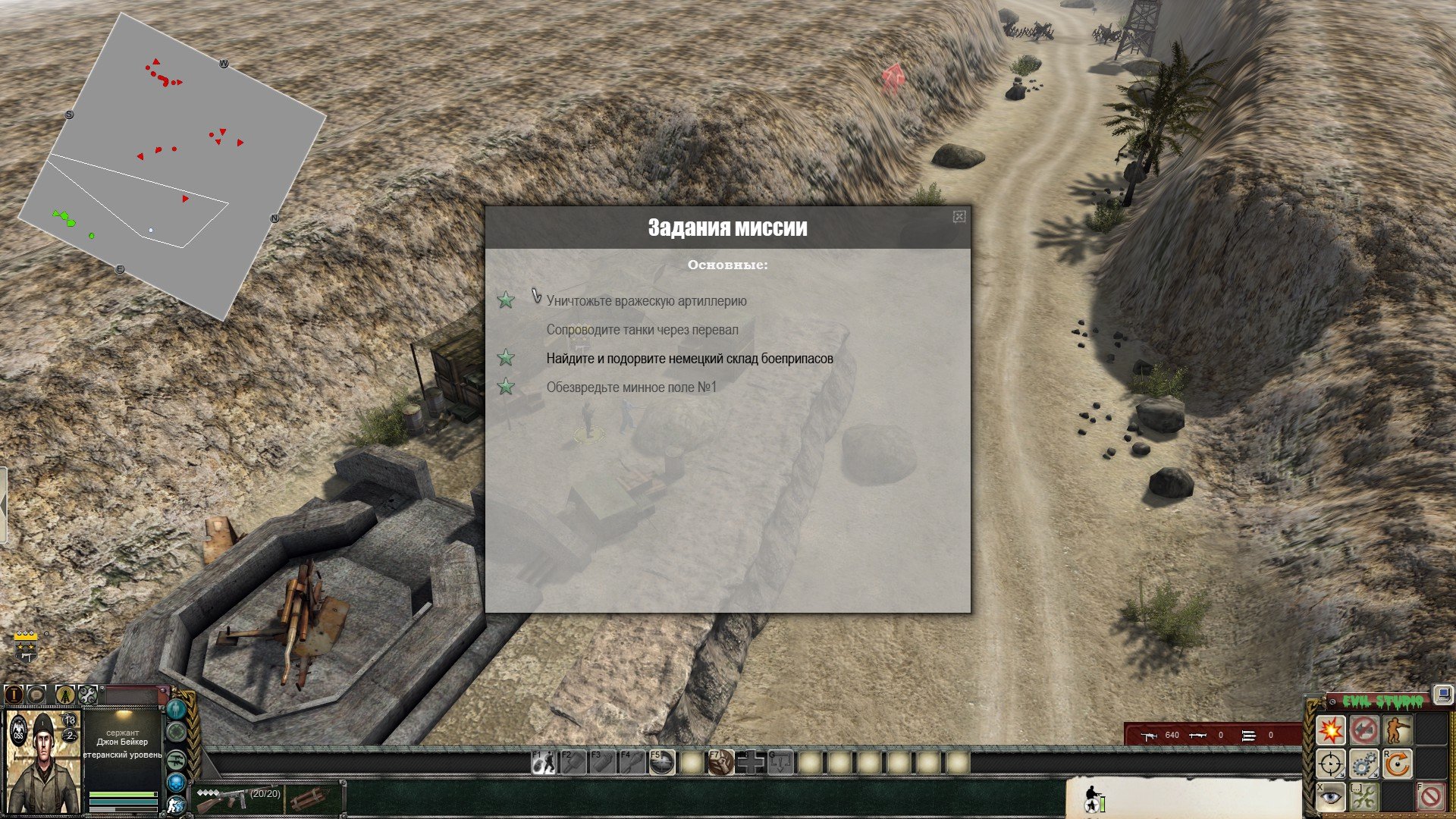Screen dimensions: 1456x819
Task: Open the chat bubble panel
Action: 36,694
